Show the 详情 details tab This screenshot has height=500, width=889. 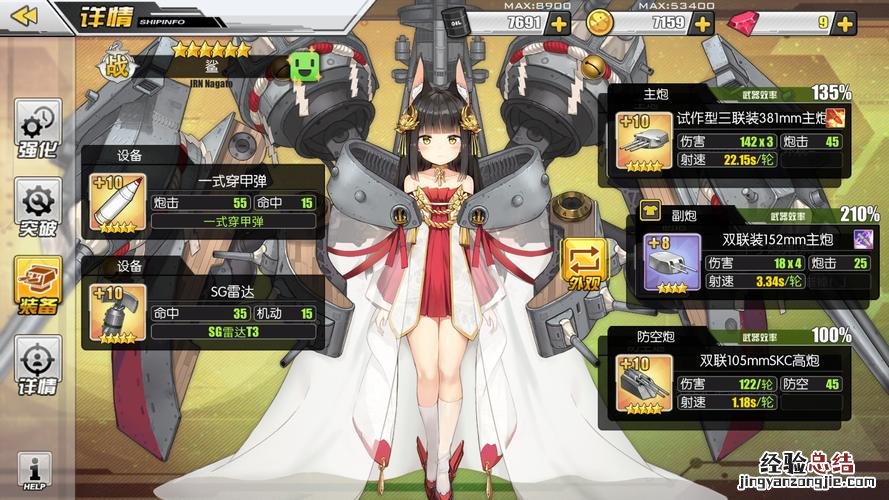click(x=38, y=366)
